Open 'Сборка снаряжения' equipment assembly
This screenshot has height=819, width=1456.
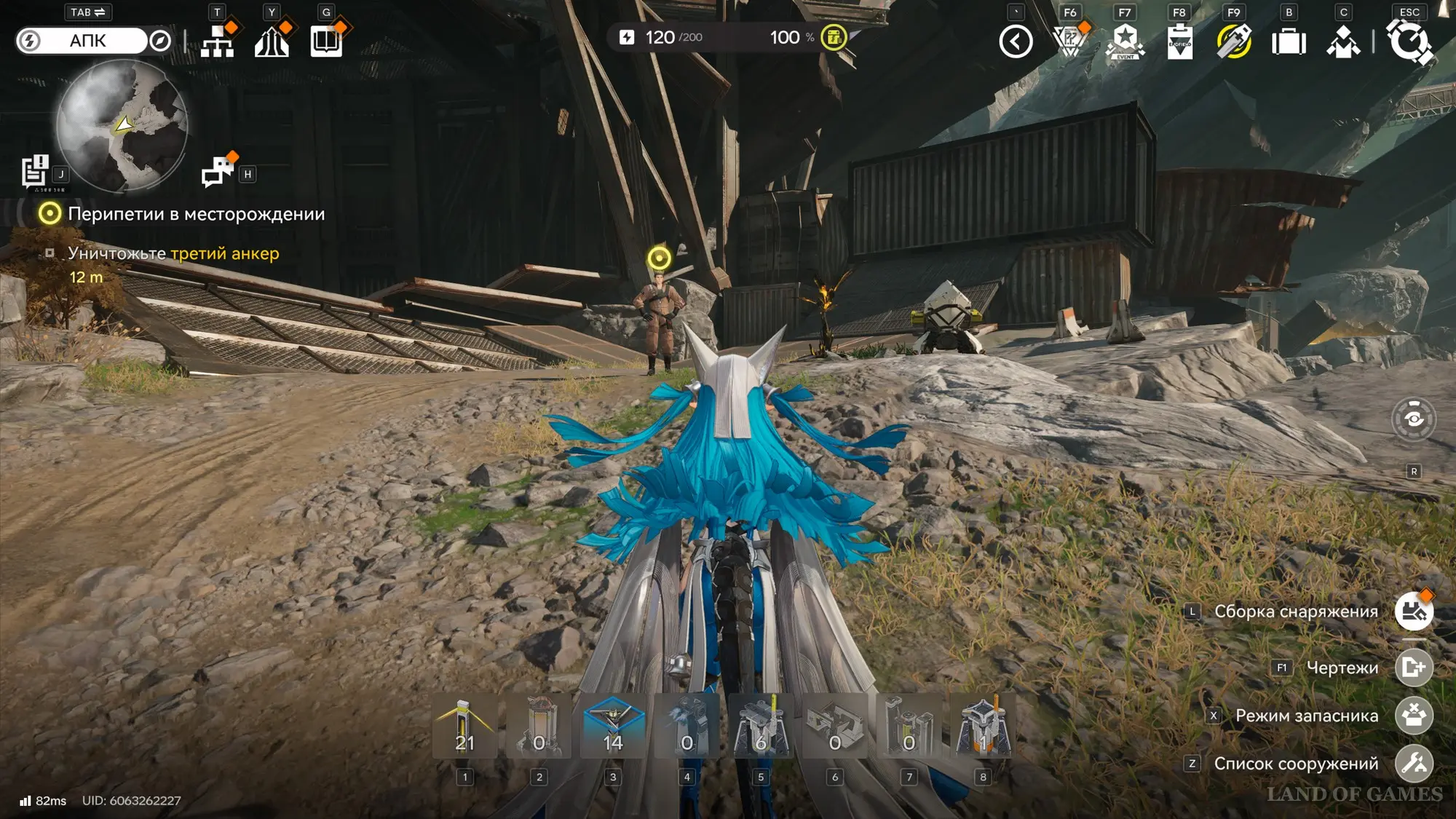click(x=1414, y=612)
